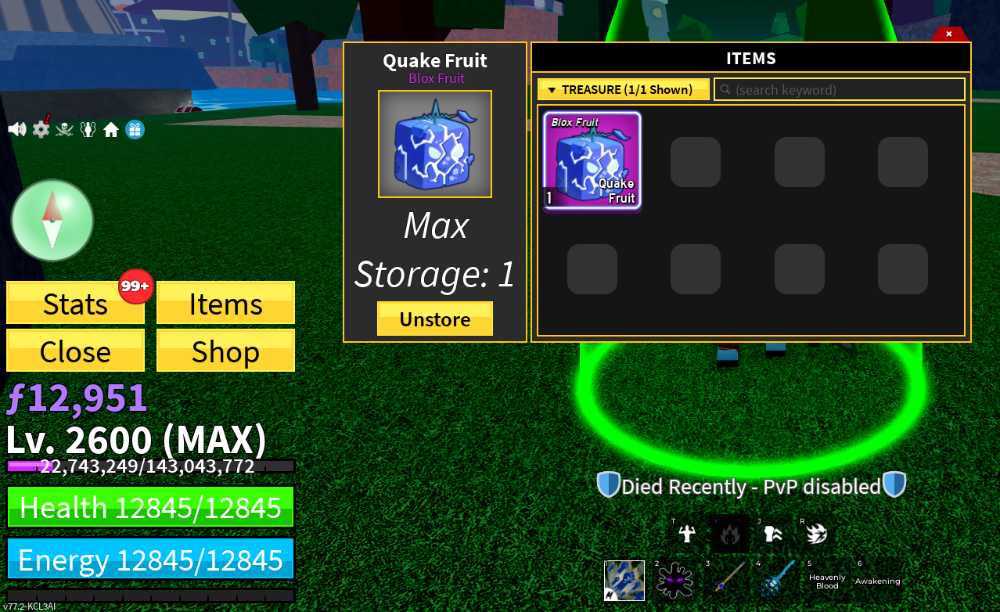
Task: Equip the blue mace in hotbar slot 4
Action: click(x=776, y=580)
